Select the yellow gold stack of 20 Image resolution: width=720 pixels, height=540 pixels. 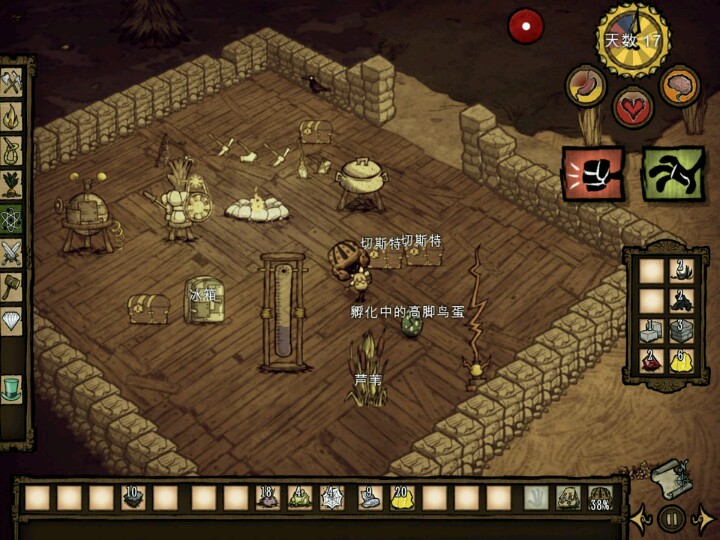402,497
